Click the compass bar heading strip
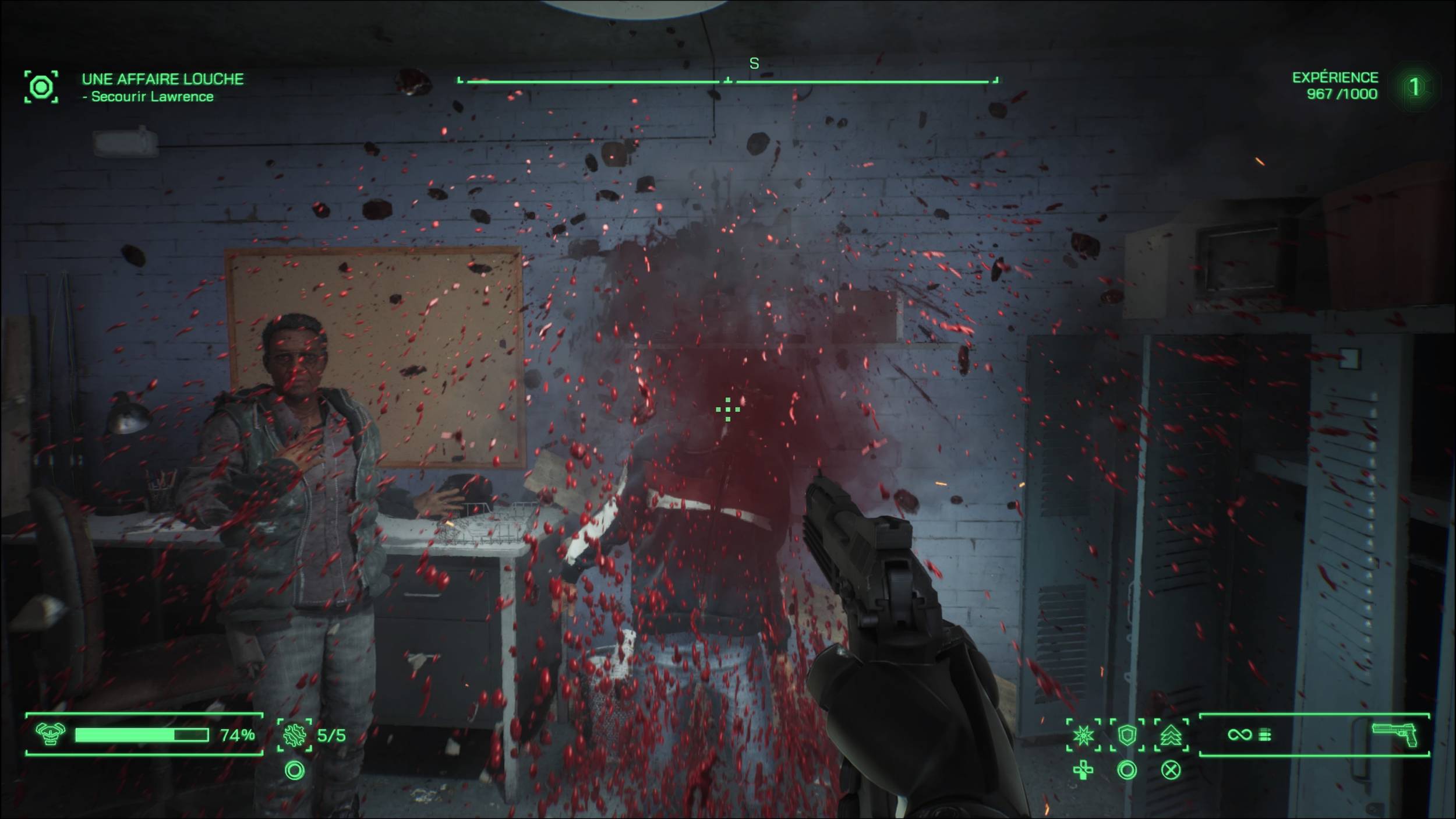The image size is (1456, 819). [x=727, y=80]
